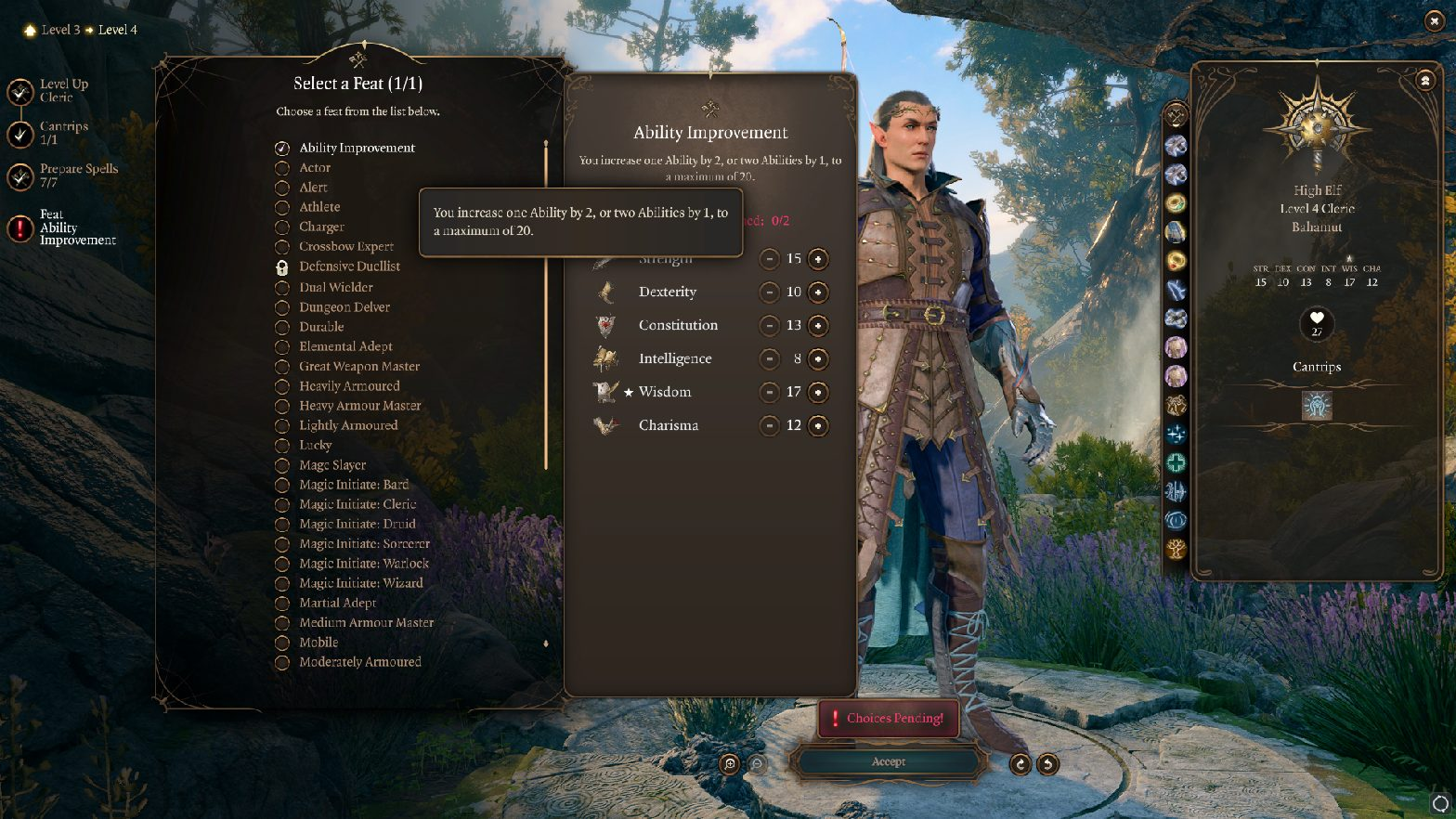Raise Charisma using its plus button
The height and width of the screenshot is (819, 1456).
[817, 426]
